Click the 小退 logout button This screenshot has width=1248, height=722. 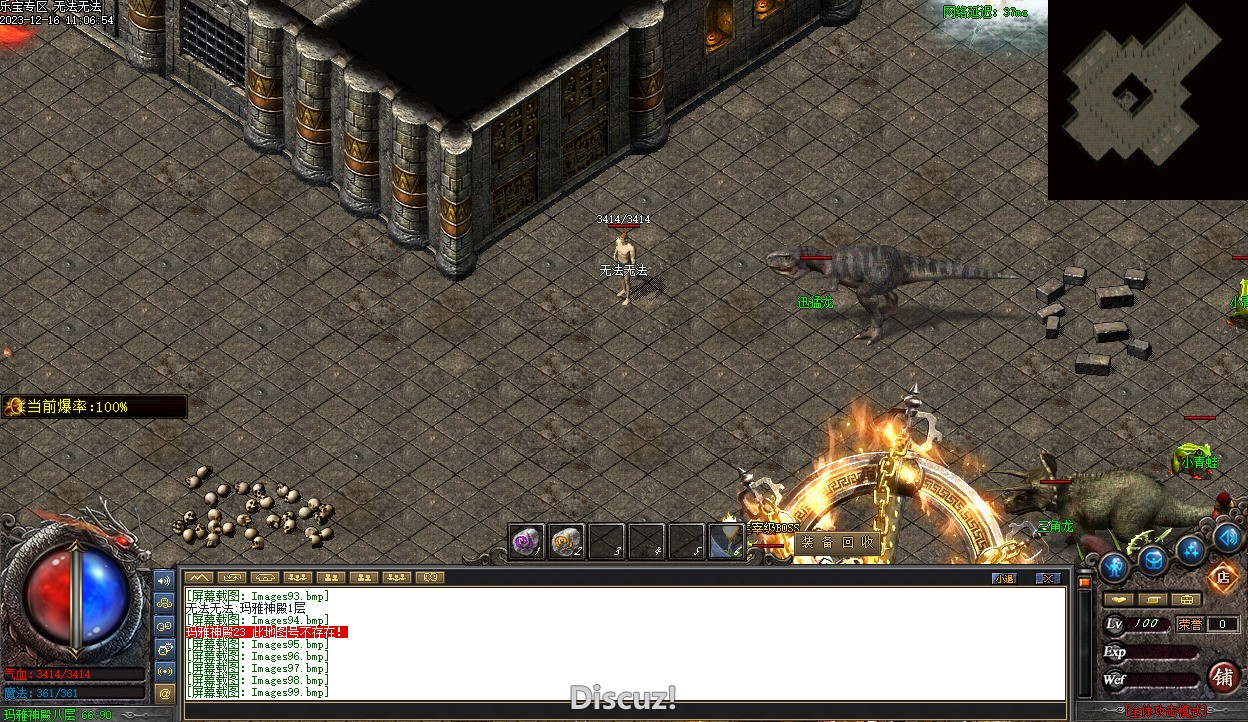tap(1004, 578)
